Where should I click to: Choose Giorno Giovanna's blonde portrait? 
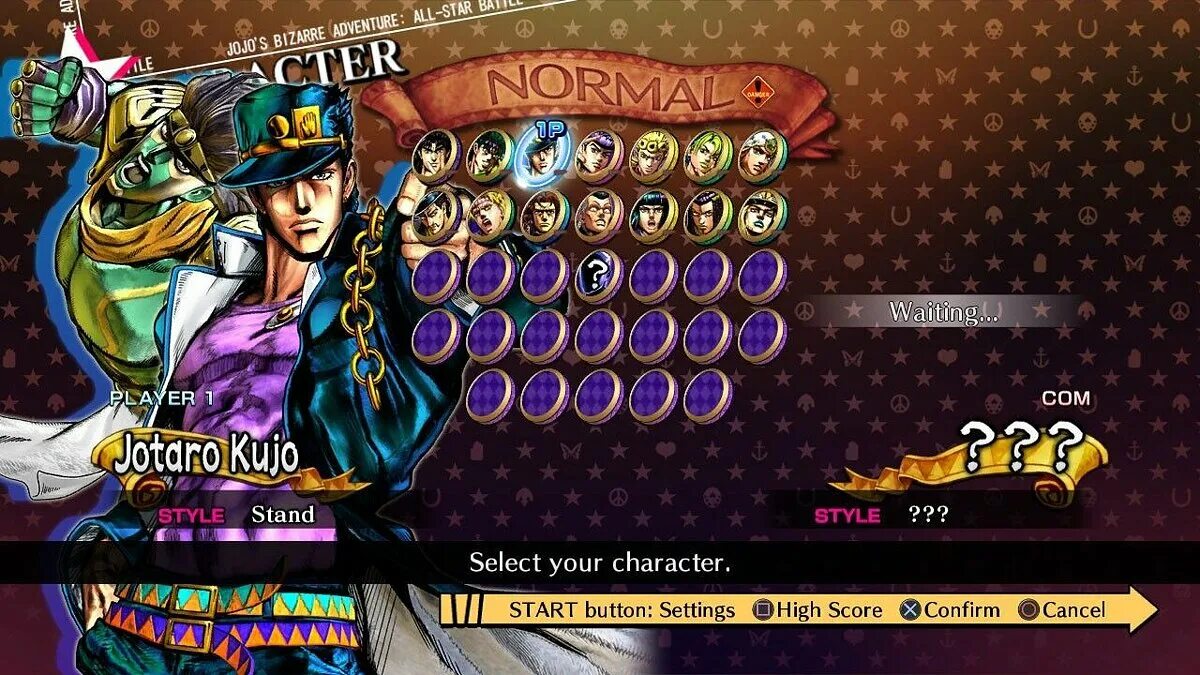pos(654,155)
